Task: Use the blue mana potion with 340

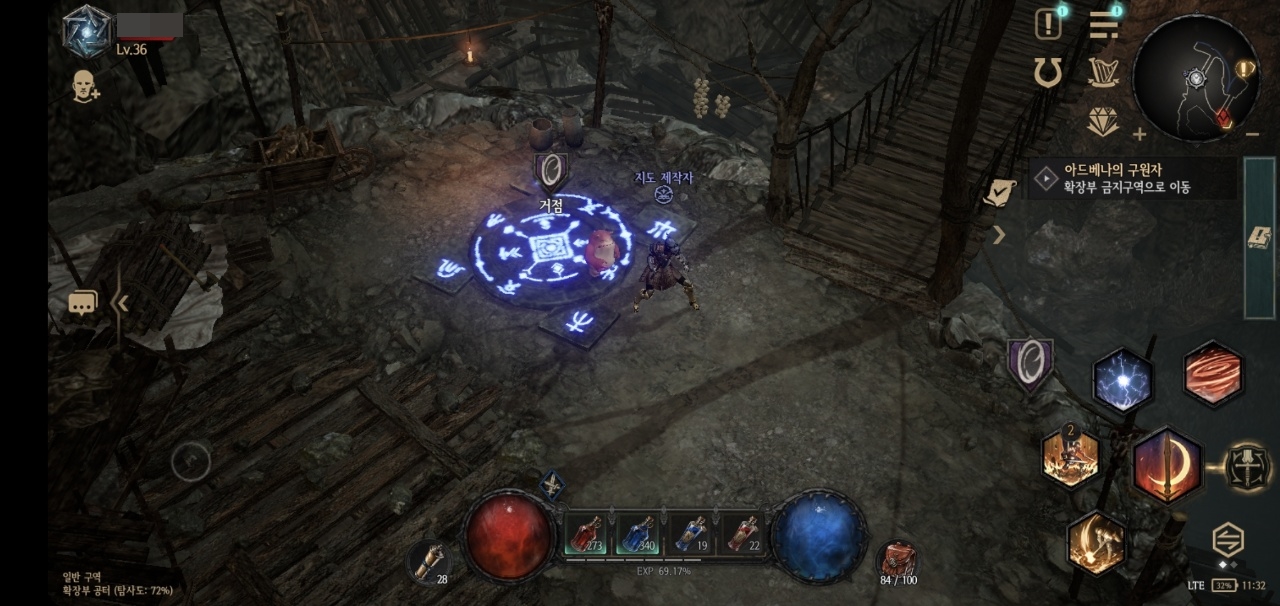Action: click(640, 533)
